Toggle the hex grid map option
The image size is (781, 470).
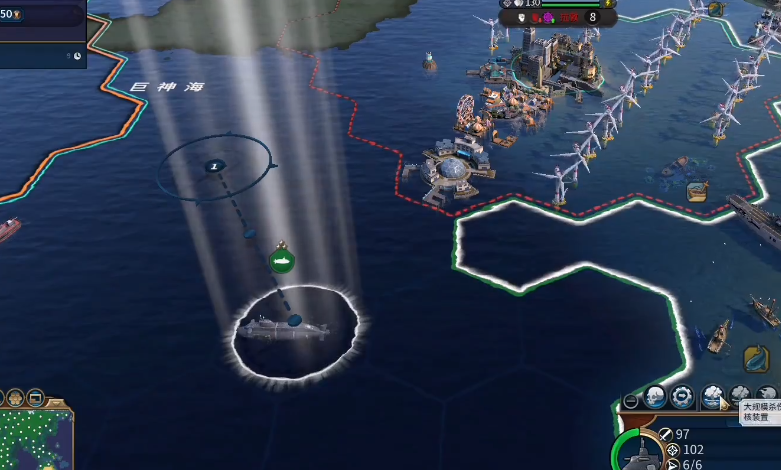[17, 397]
